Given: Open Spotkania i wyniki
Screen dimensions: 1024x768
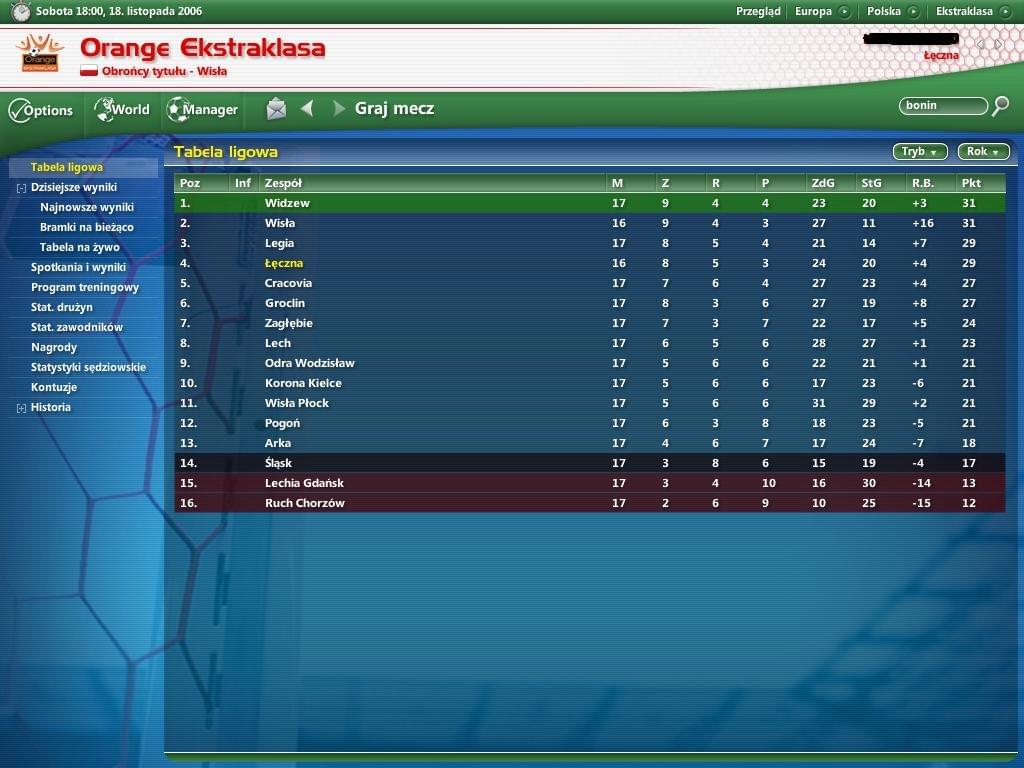Looking at the screenshot, I should pos(78,267).
